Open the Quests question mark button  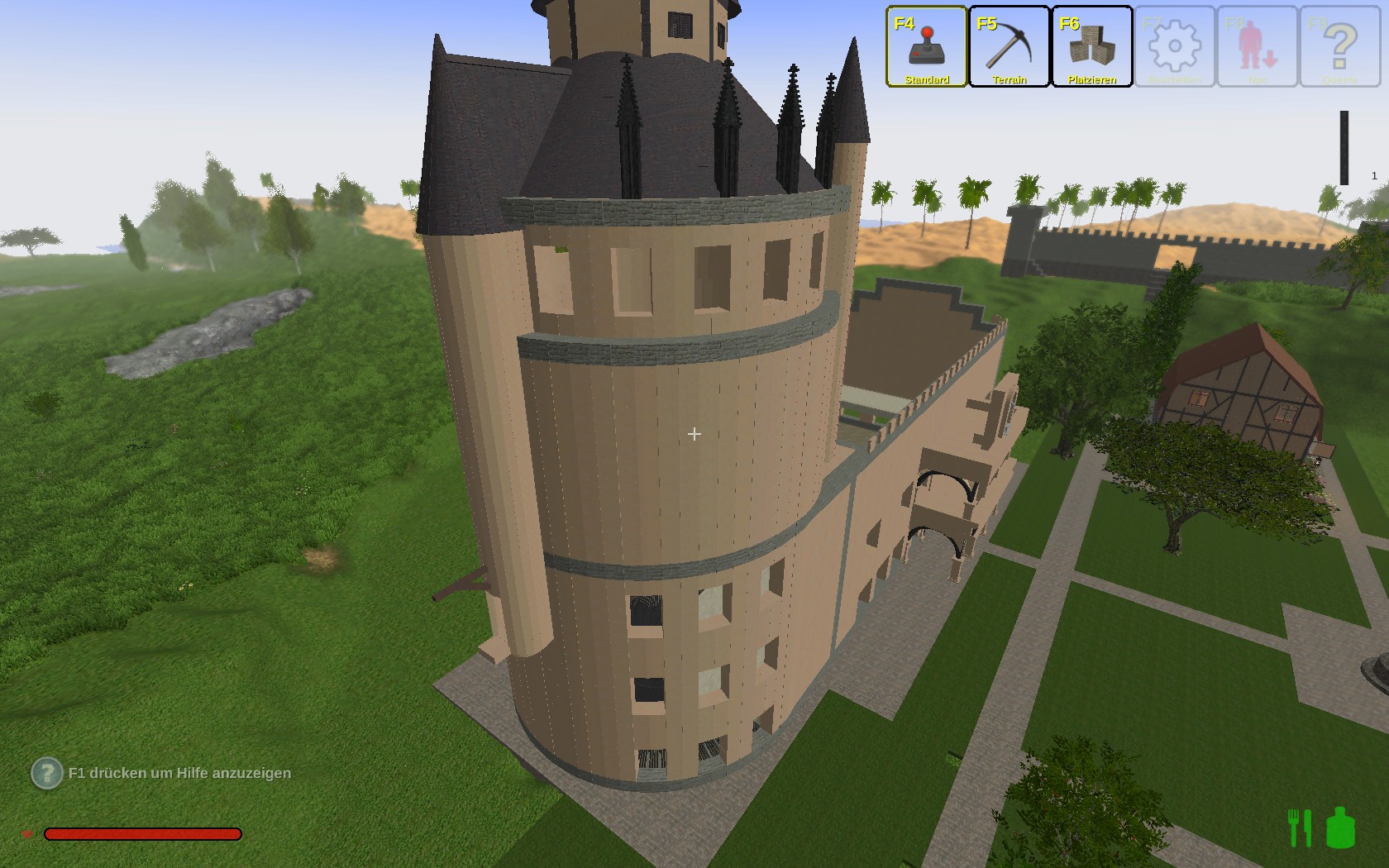(1340, 46)
